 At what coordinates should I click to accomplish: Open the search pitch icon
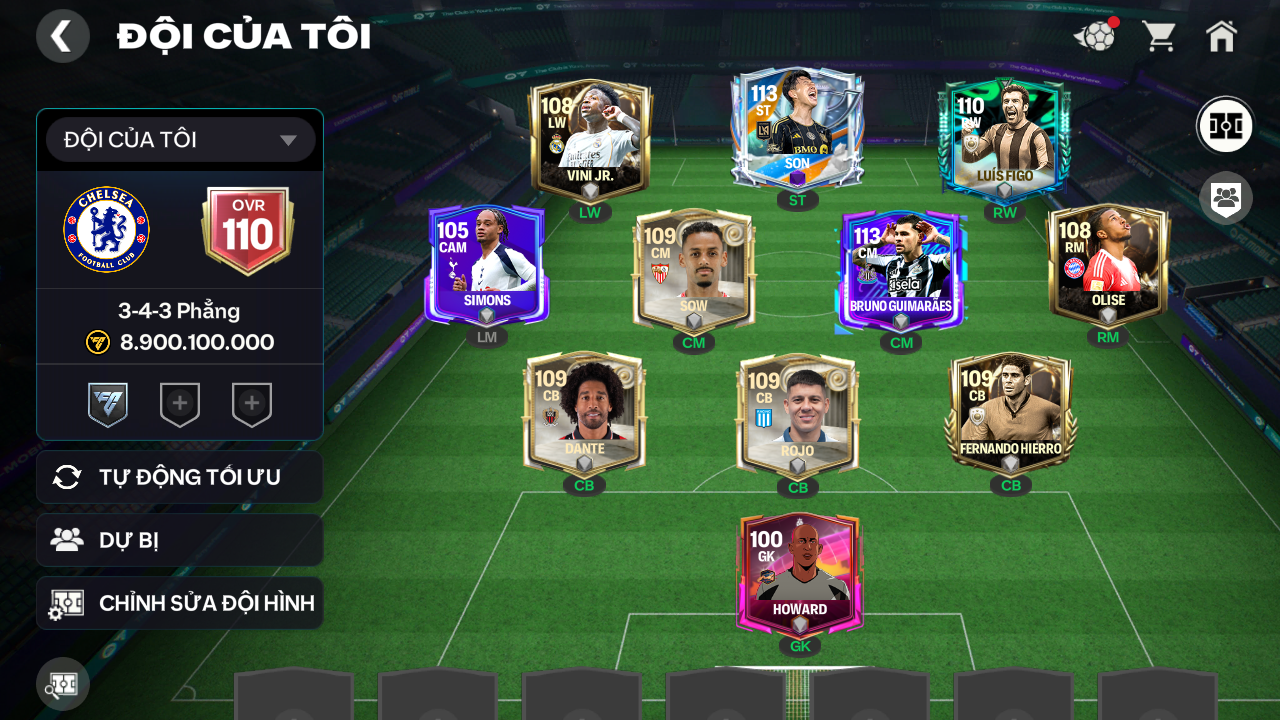click(x=63, y=684)
